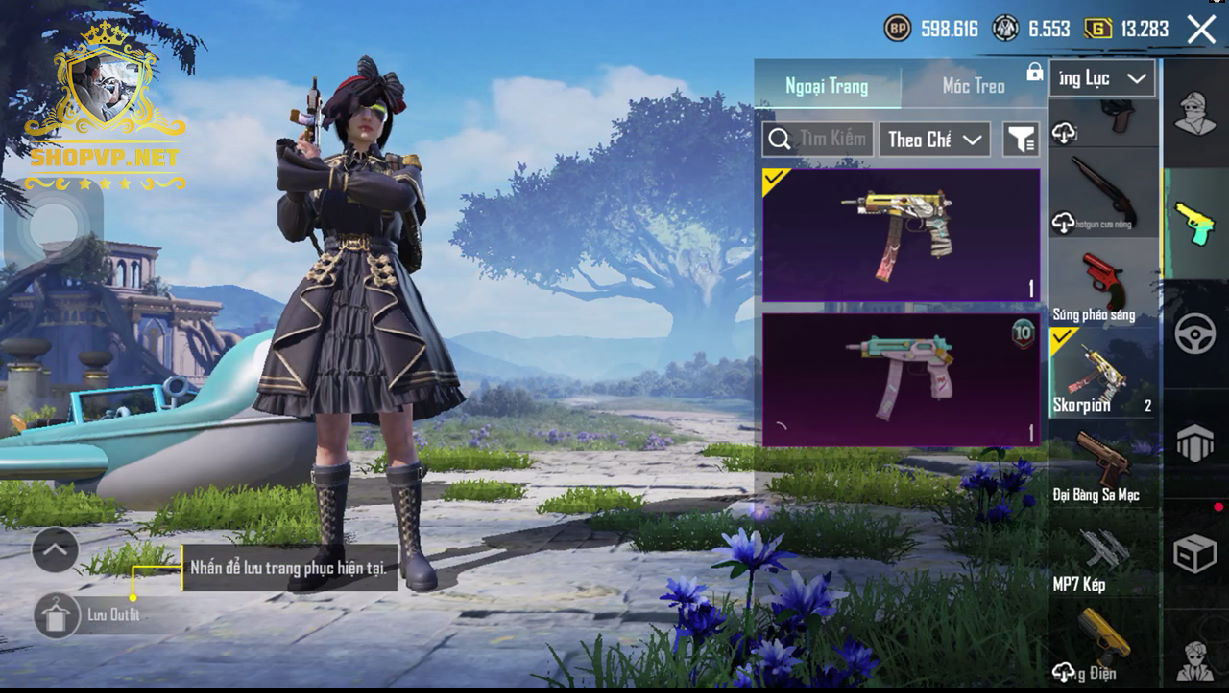Select the yellow pistol weapon category
Screen dimensions: 1229x693
1195,222
